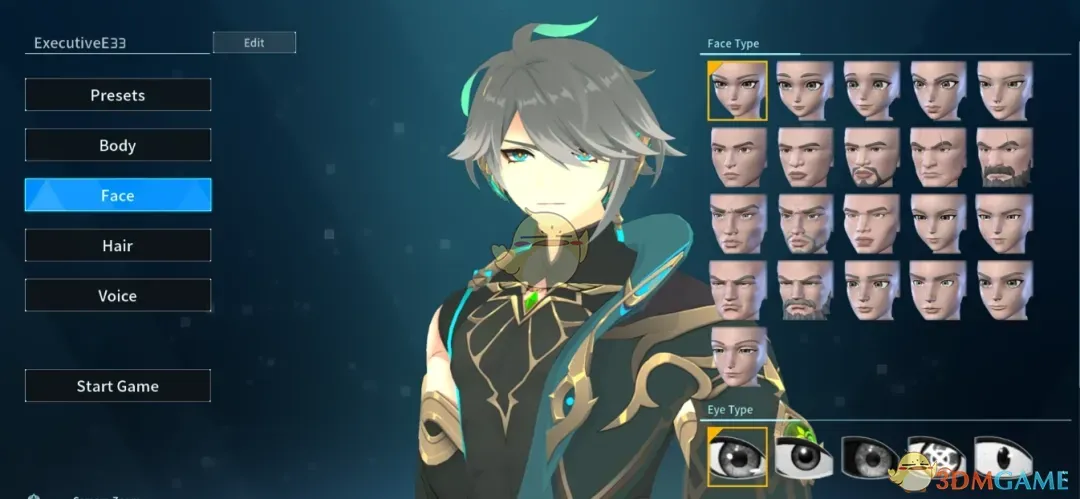Viewport: 1080px width, 499px height.
Task: Select the highlighted first face type
Action: (x=738, y=90)
